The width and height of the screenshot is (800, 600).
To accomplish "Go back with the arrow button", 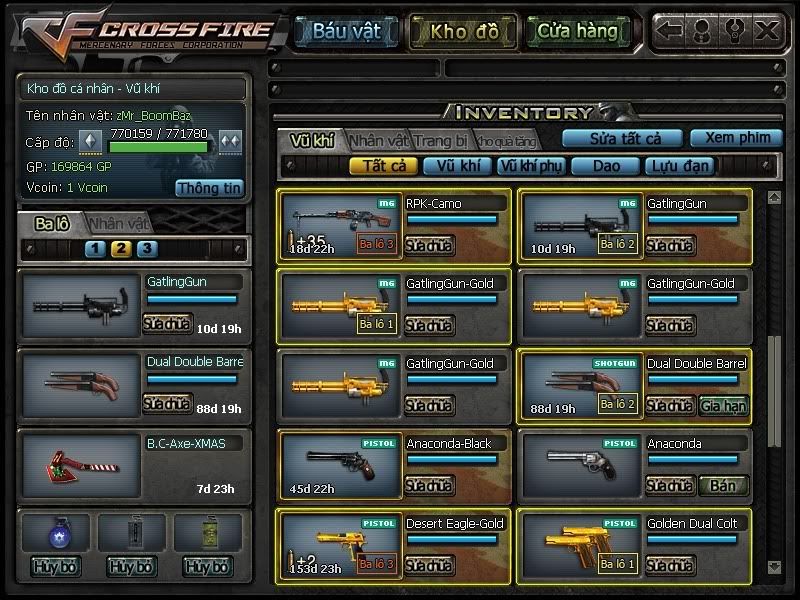I will click(x=669, y=30).
